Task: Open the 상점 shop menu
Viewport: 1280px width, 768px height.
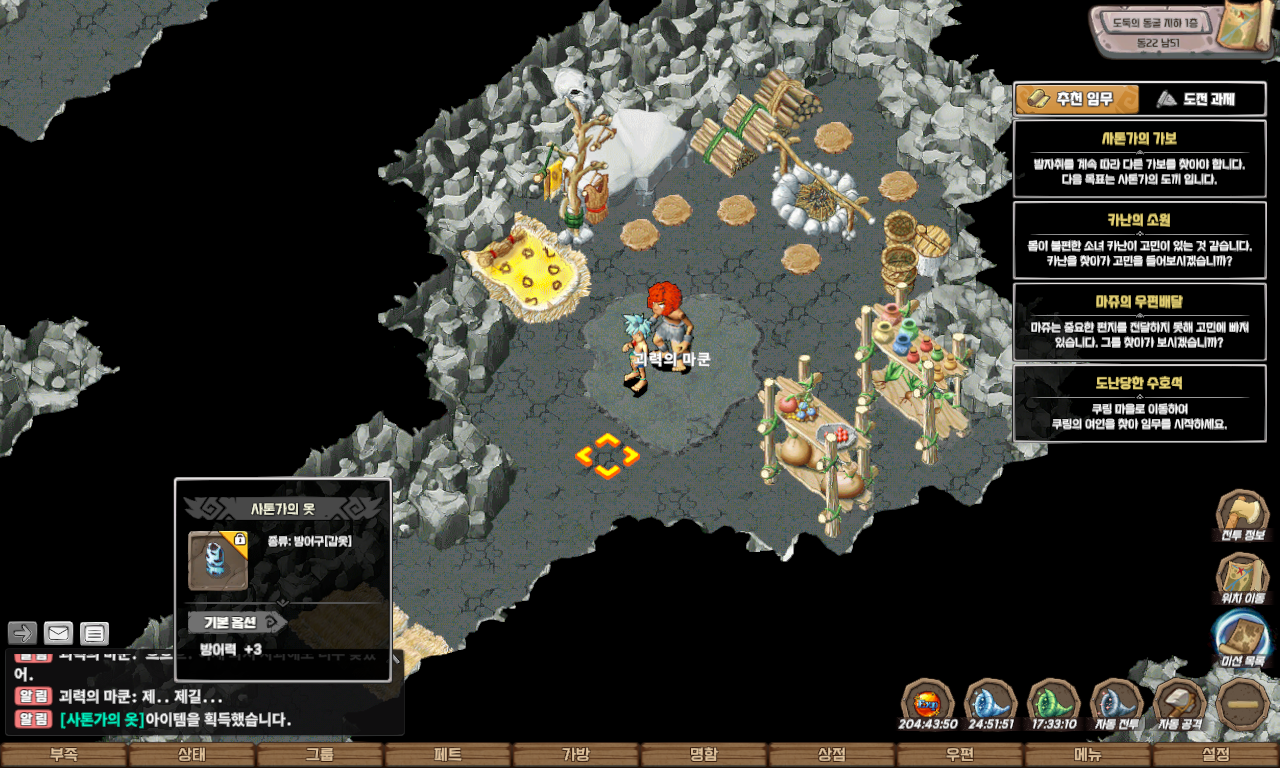Action: (832, 755)
